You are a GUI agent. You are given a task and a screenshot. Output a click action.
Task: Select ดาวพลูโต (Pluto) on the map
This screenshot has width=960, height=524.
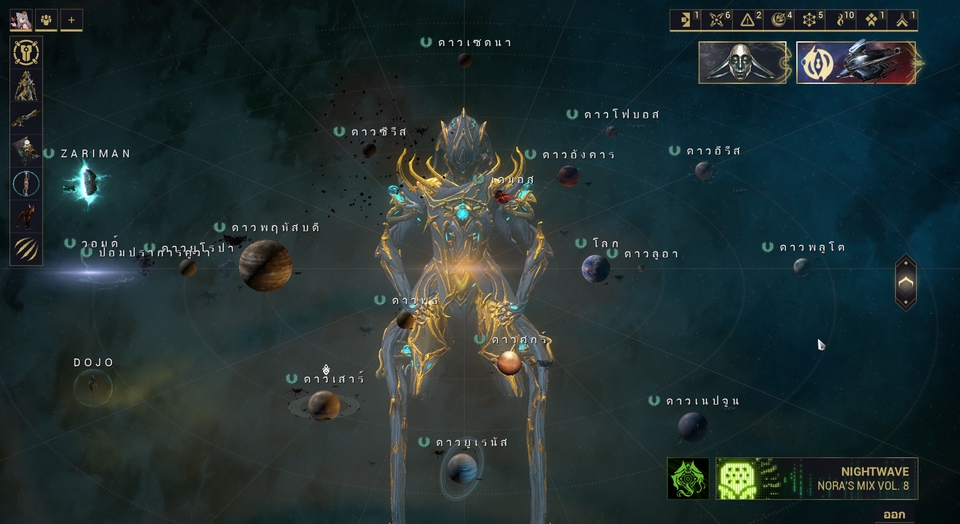(801, 266)
